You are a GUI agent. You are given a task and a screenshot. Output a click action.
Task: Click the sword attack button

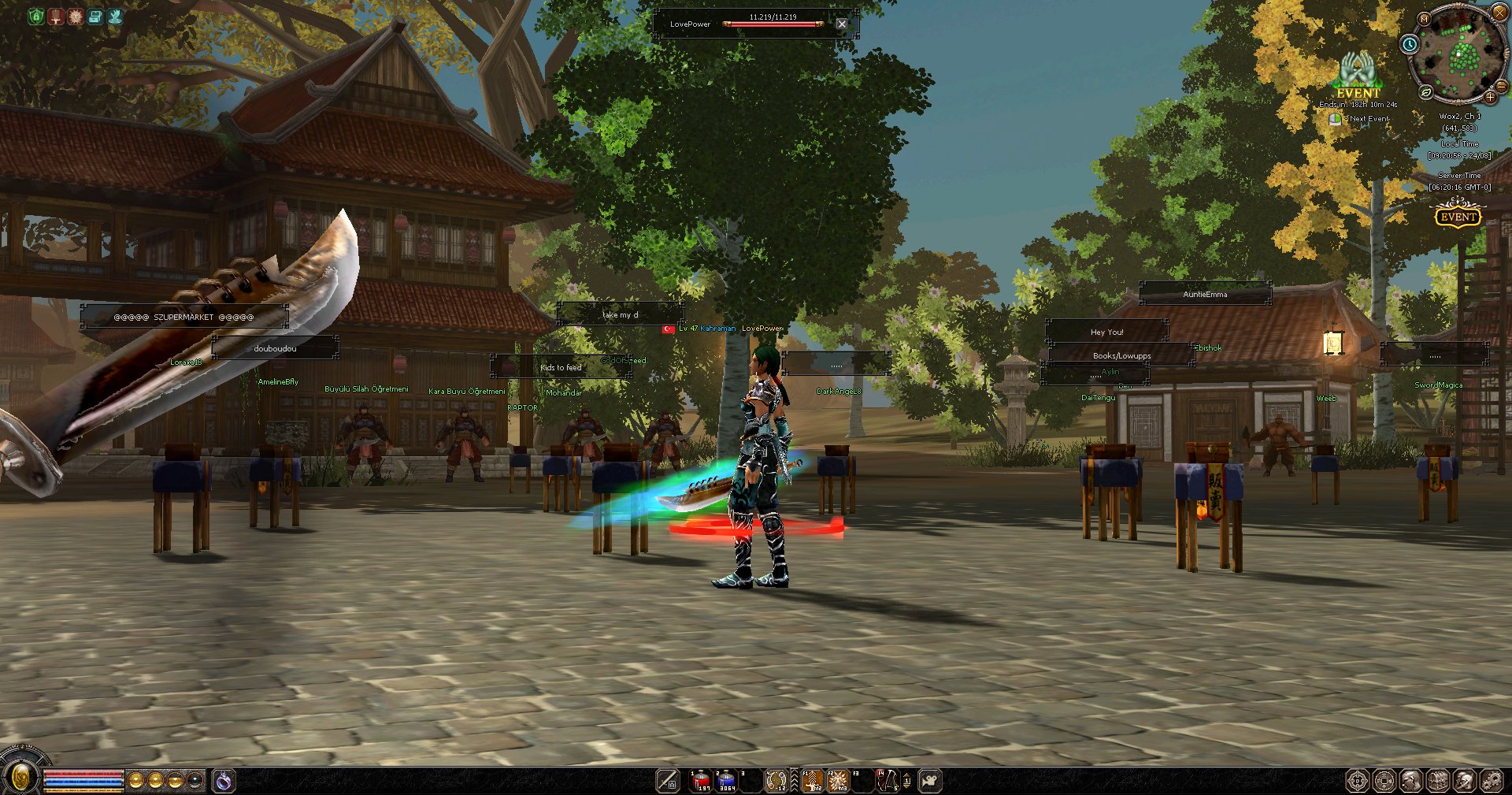tap(668, 781)
